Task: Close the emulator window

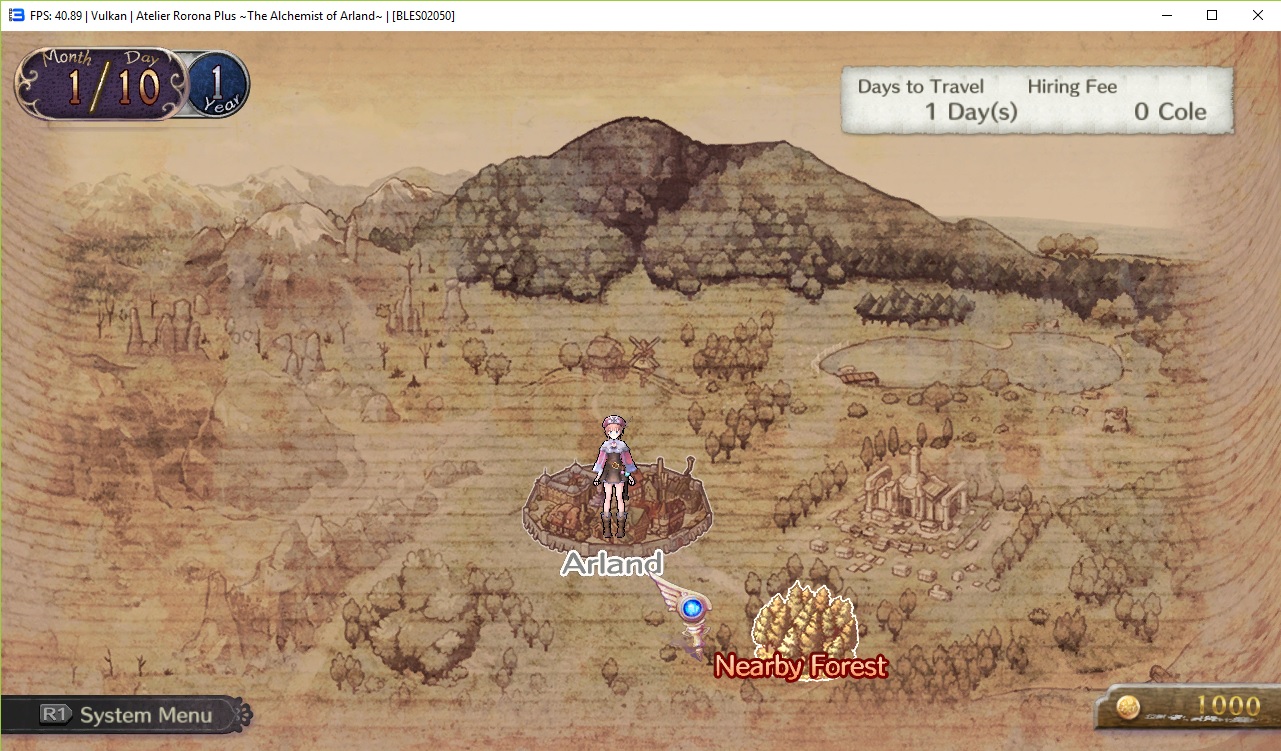Action: point(1257,15)
